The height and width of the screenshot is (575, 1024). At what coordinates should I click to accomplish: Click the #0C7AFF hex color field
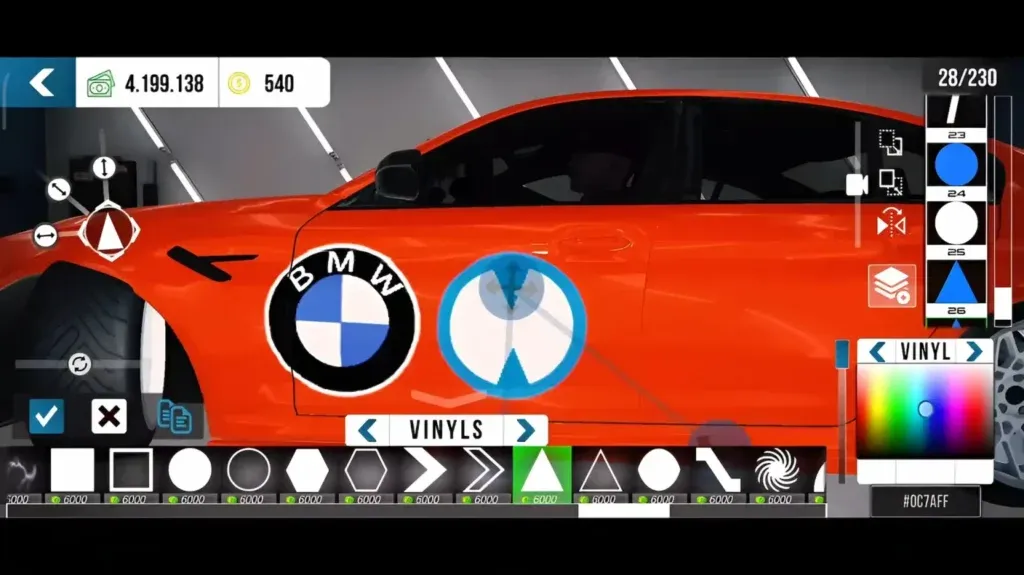pos(925,501)
